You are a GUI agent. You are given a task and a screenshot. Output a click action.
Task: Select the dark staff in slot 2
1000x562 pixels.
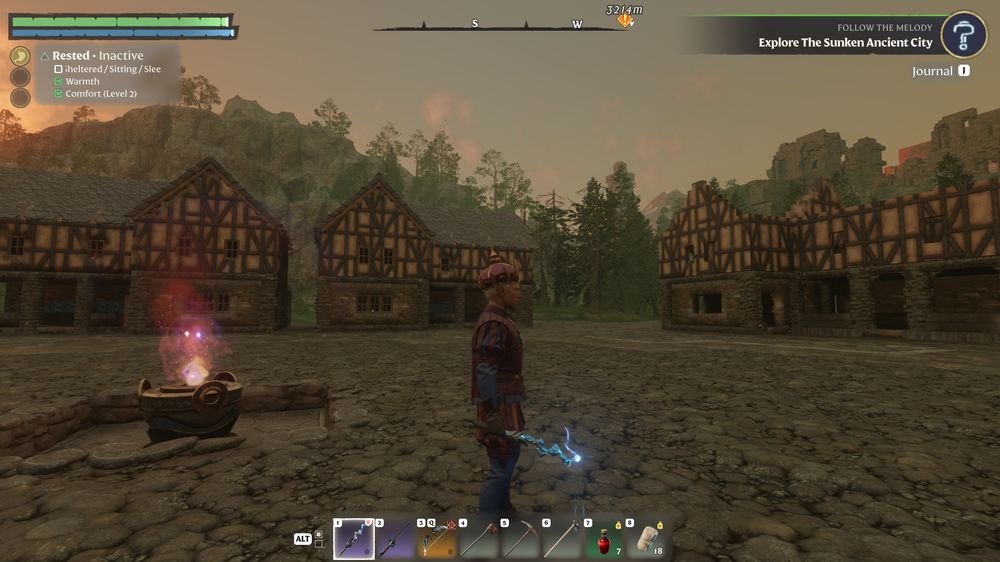point(395,539)
